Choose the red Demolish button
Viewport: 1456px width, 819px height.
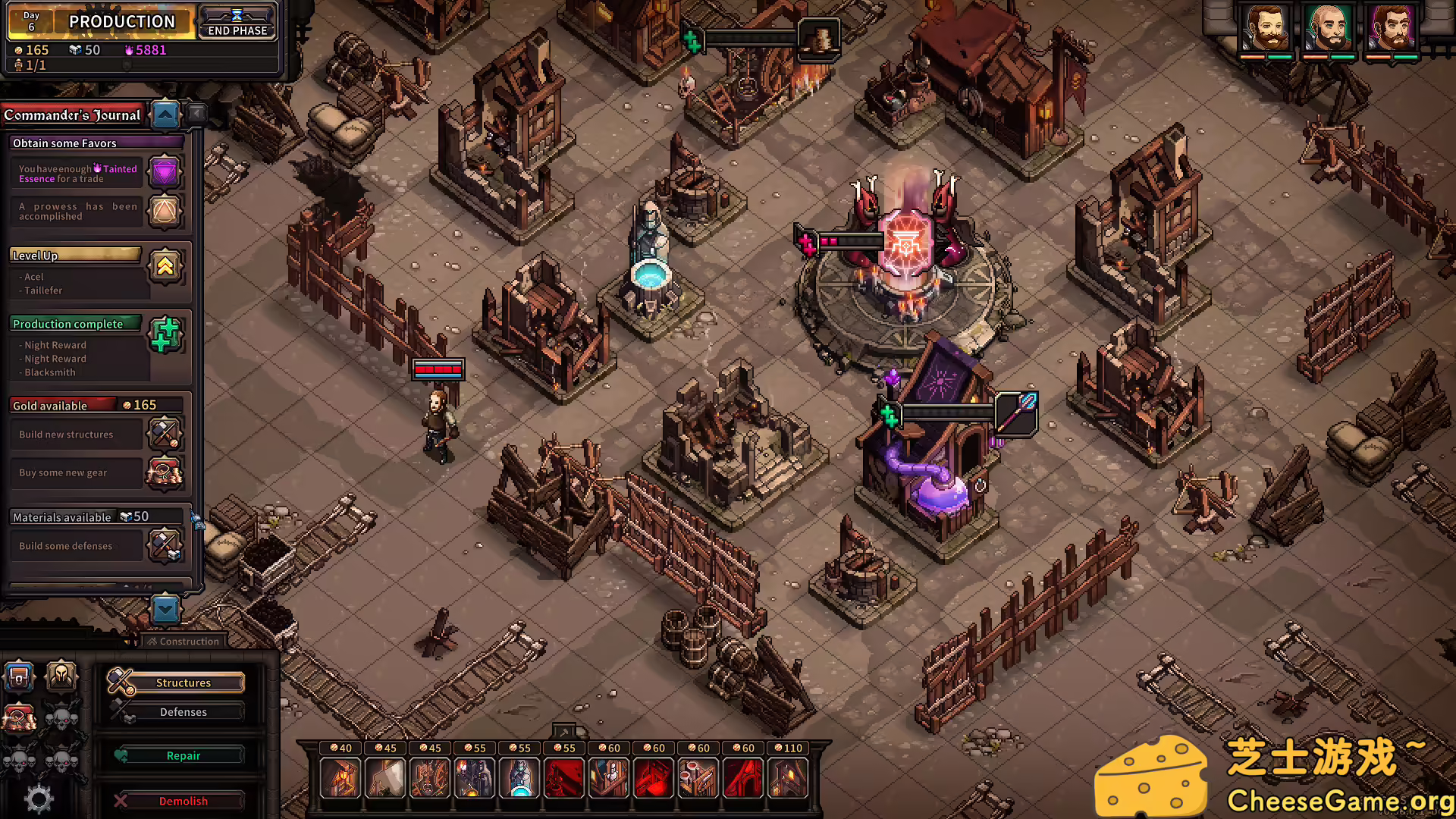183,801
